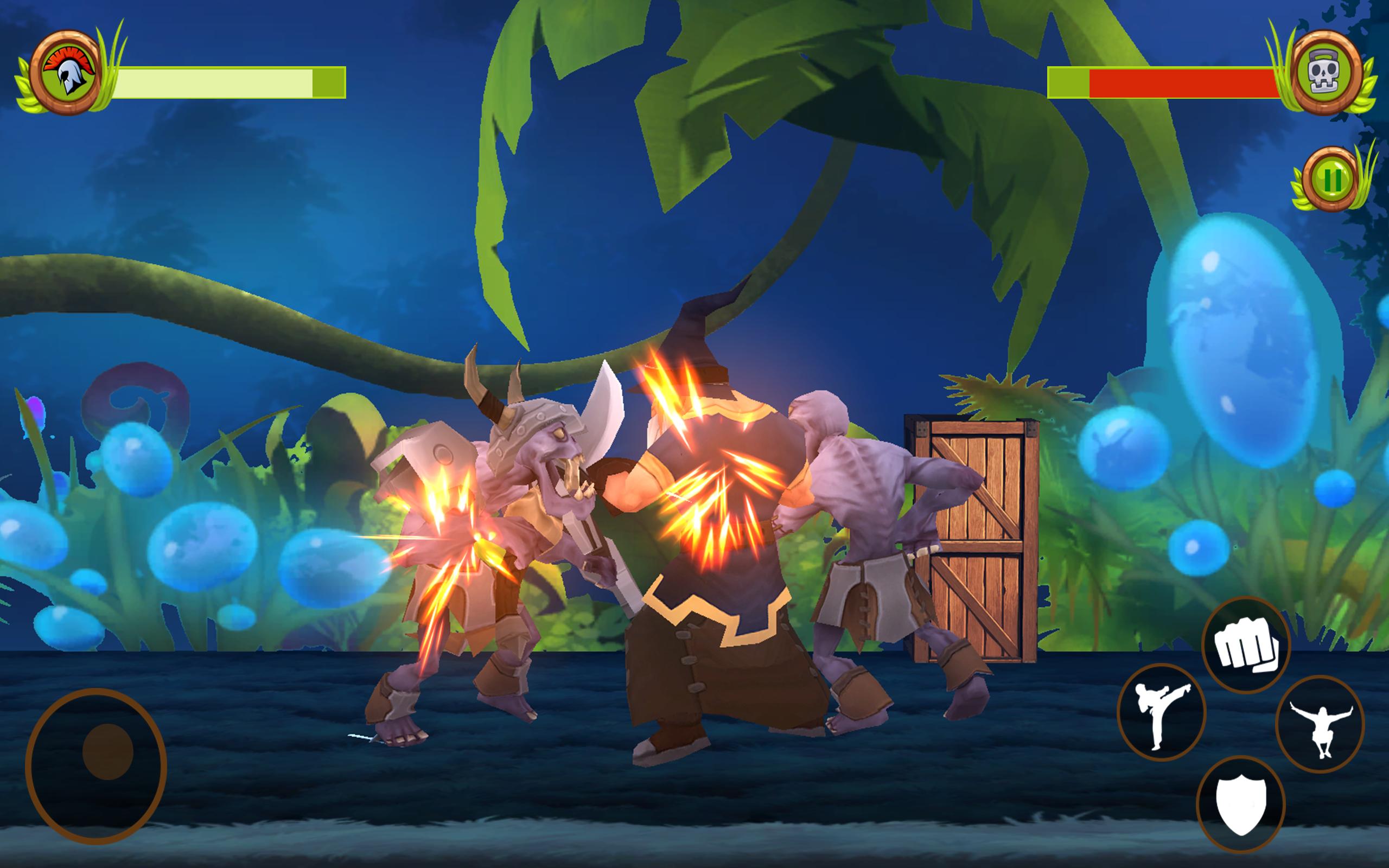Block using the shield button
The width and height of the screenshot is (1389, 868).
click(1240, 805)
